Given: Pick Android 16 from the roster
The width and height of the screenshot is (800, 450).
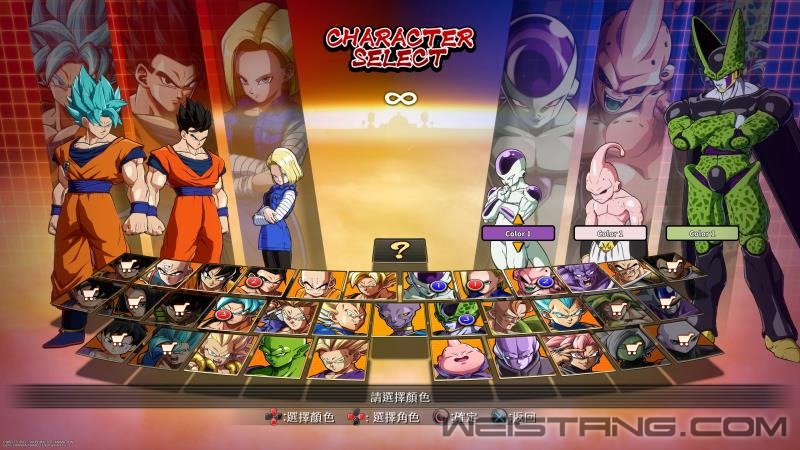Looking at the screenshot, I should click(511, 316).
